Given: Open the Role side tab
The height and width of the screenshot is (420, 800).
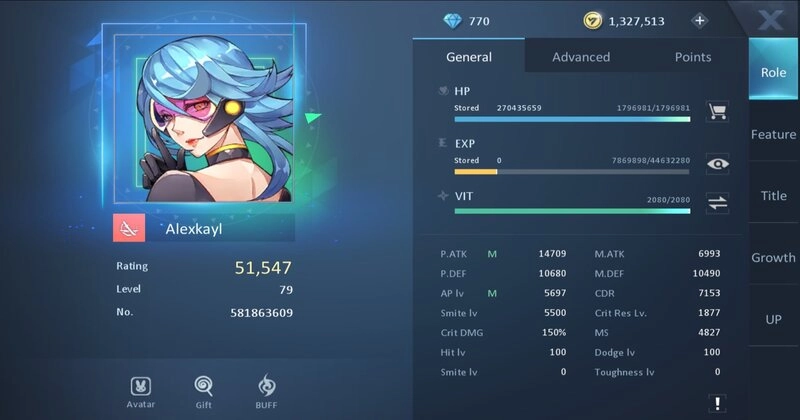Looking at the screenshot, I should [x=773, y=72].
